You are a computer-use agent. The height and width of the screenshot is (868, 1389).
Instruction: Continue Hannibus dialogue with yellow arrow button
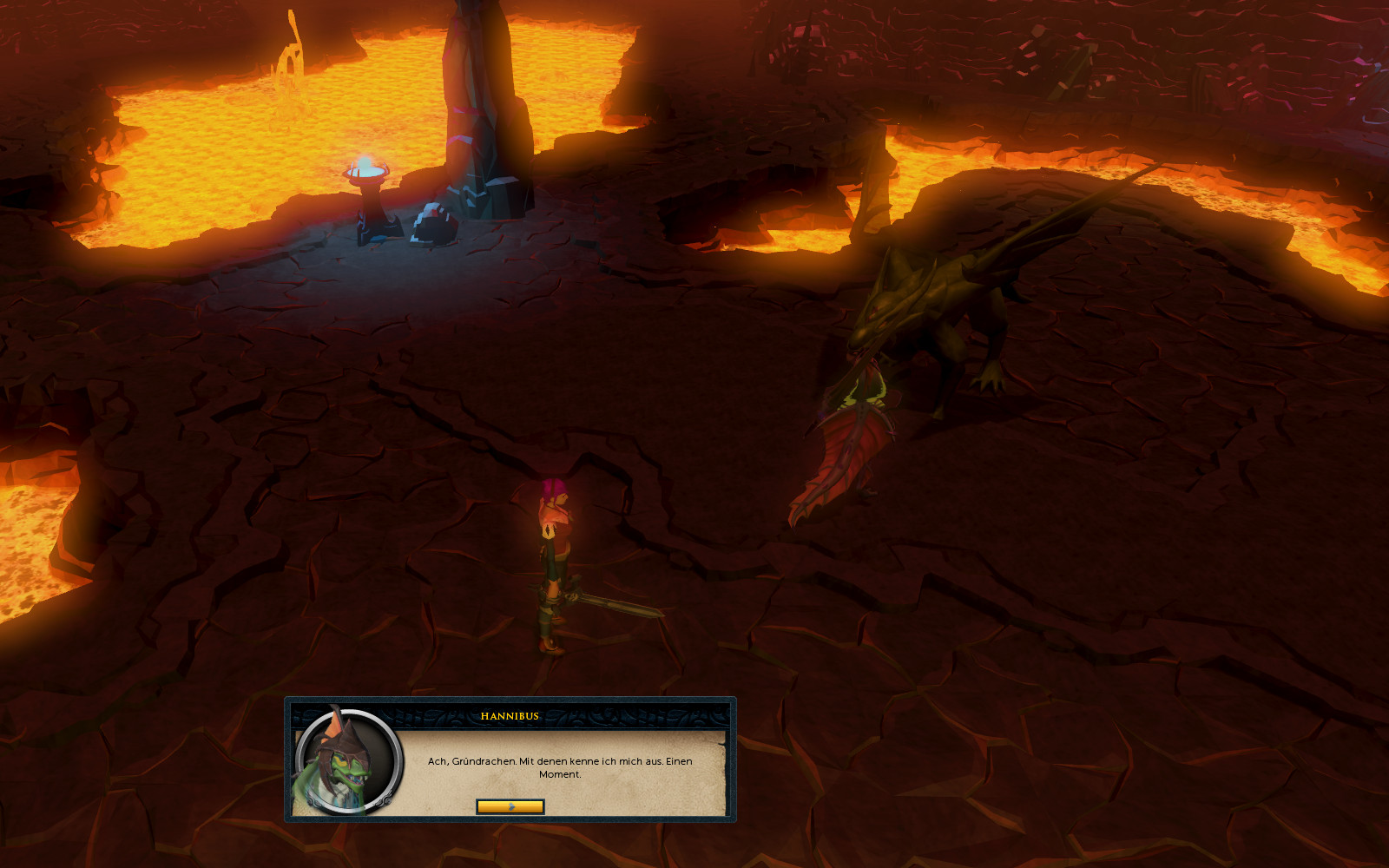point(510,806)
